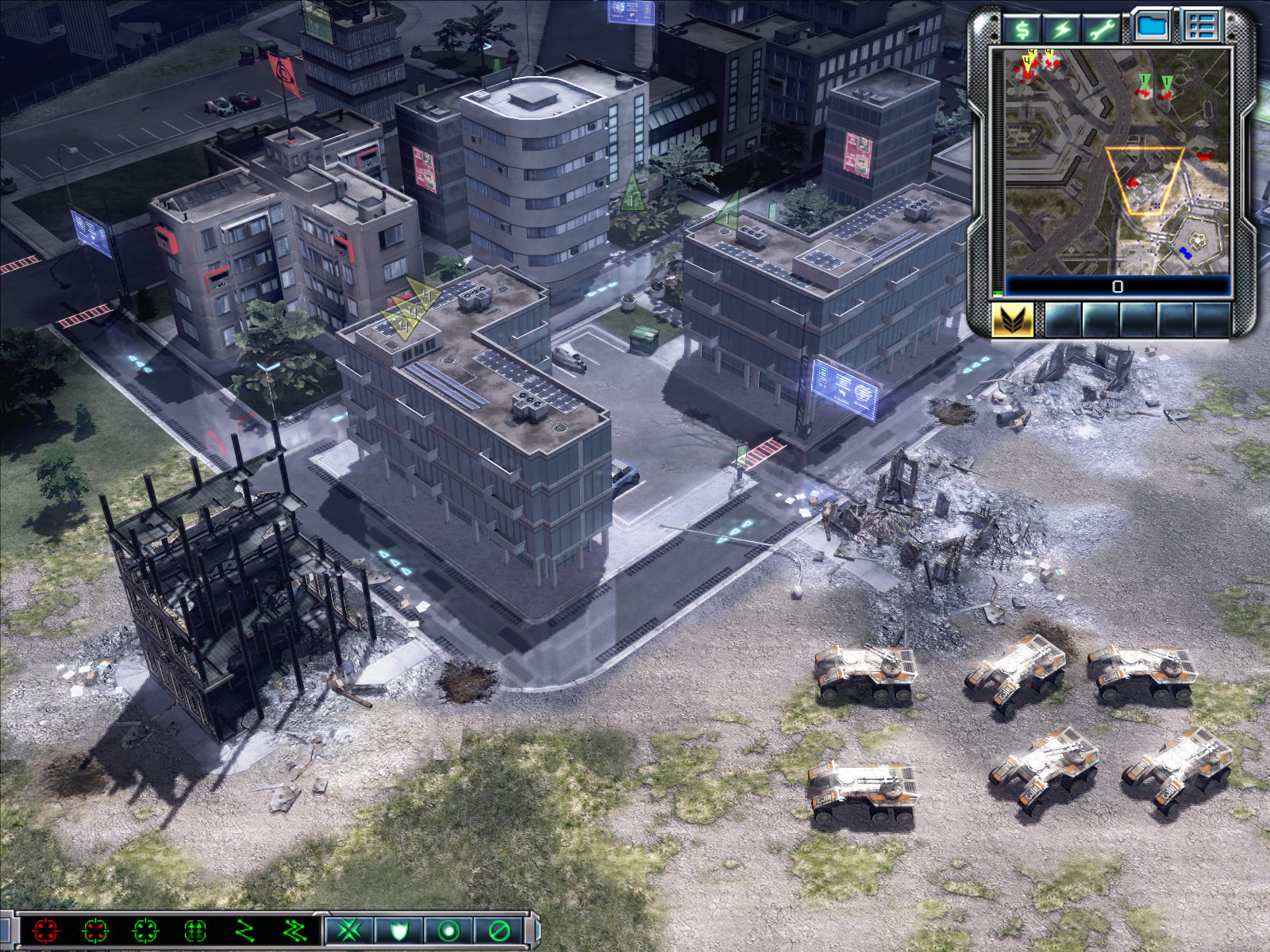Set the double zigzag waypoint mode
This screenshot has height=952, width=1270.
[294, 930]
